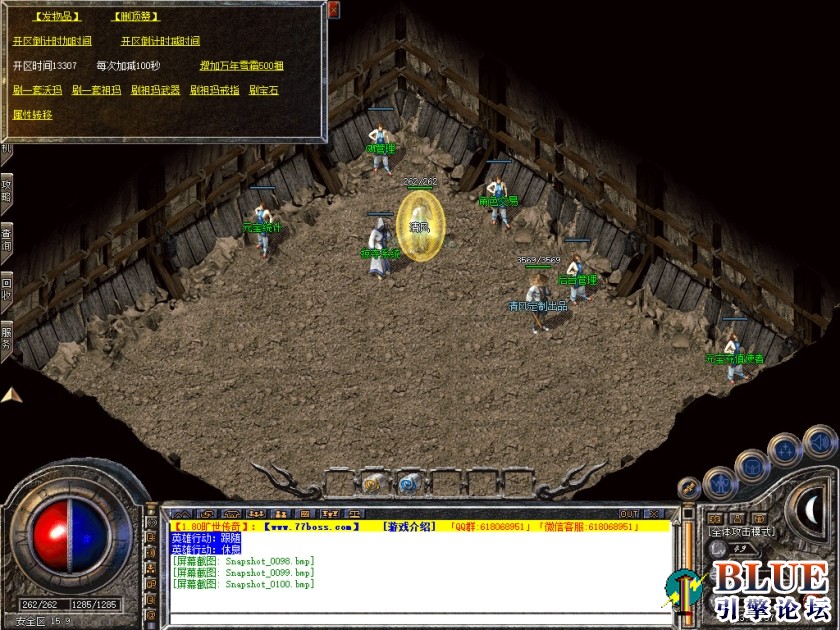Add 500 bundles of 万年雪霜

[241, 66]
